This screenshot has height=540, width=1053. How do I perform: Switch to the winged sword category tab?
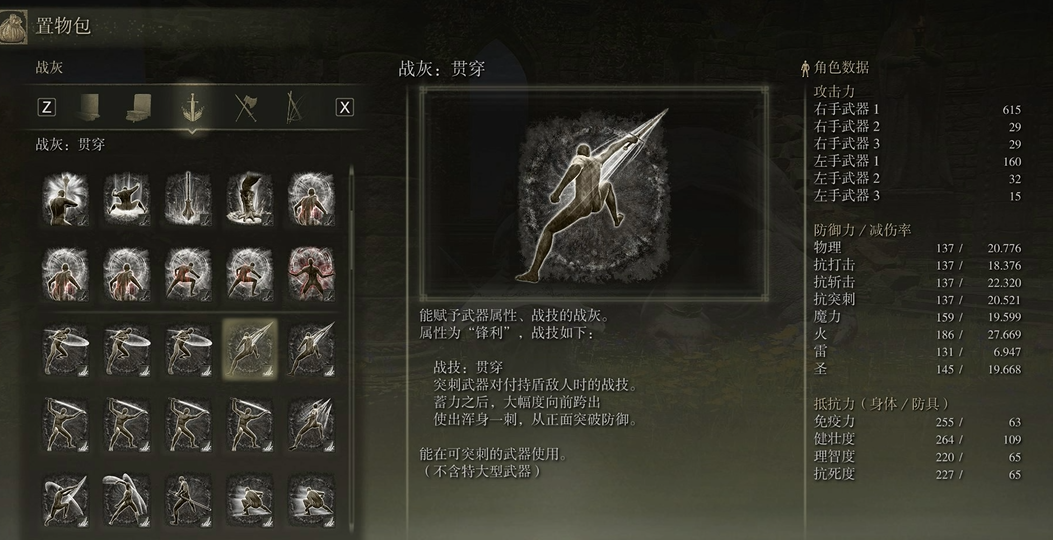(x=189, y=107)
